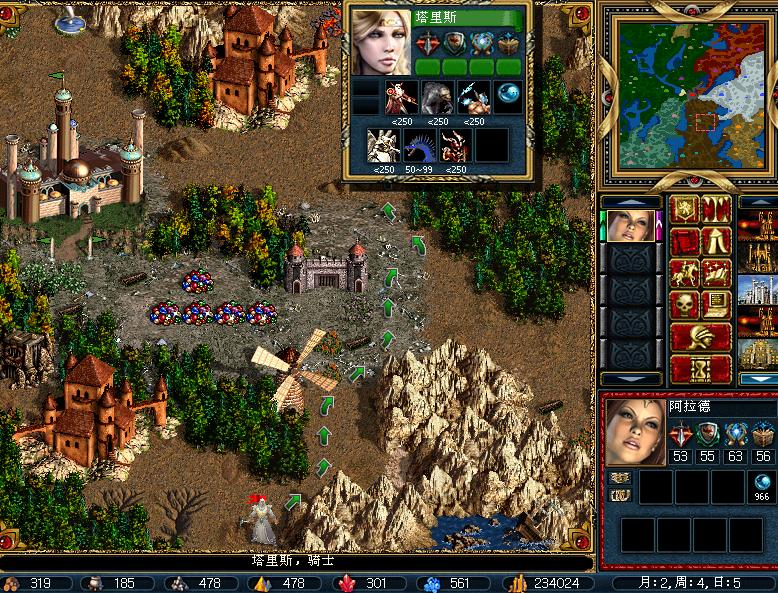Open the quest log scroll button
Screen dimensions: 778x593
[685, 242]
